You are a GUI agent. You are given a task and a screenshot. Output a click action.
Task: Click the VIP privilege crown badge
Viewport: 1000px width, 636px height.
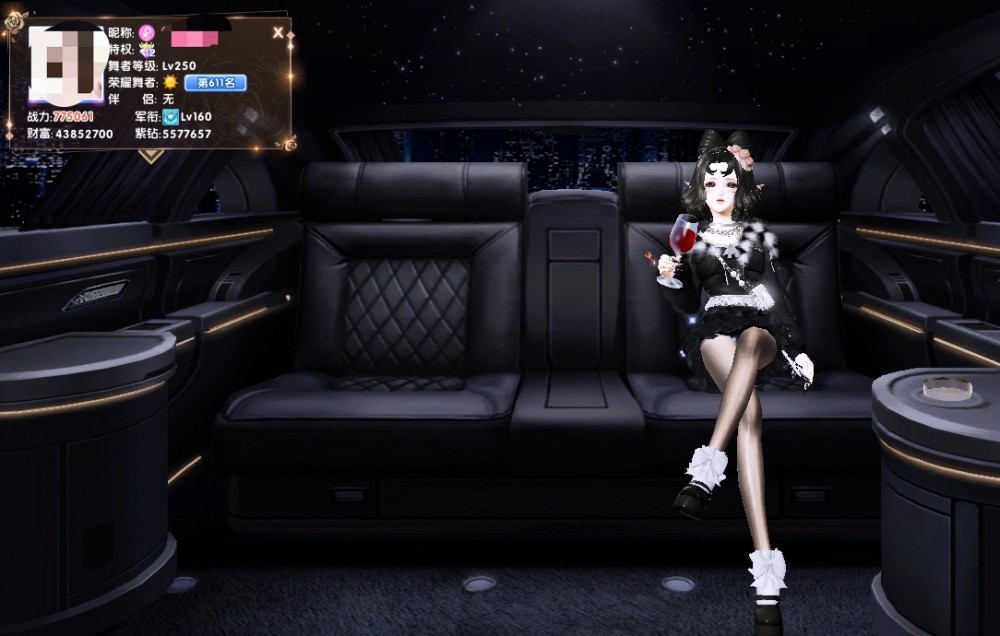coord(149,49)
